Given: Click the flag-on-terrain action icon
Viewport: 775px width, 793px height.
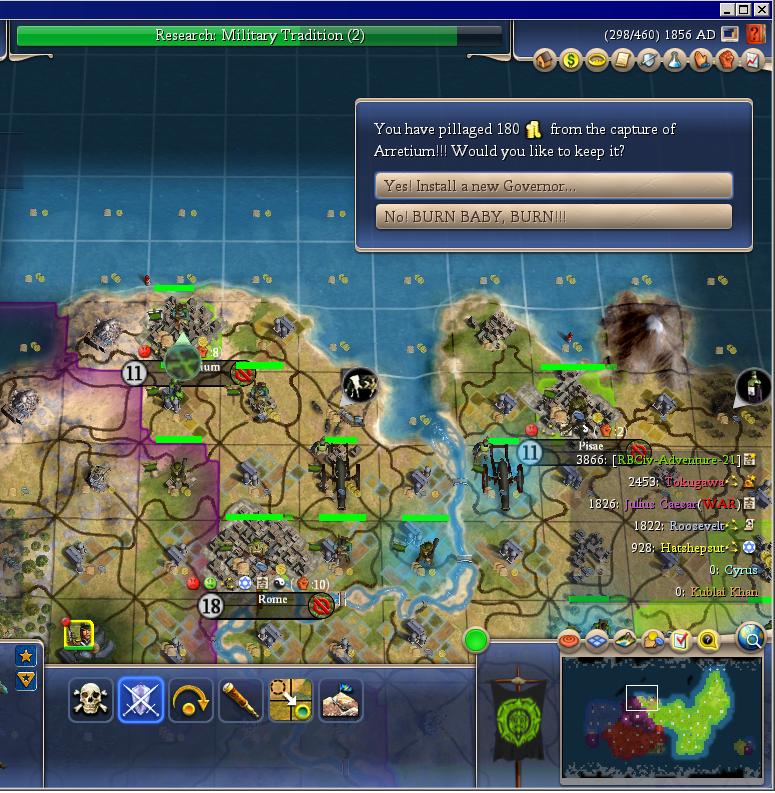Looking at the screenshot, I should tap(340, 700).
